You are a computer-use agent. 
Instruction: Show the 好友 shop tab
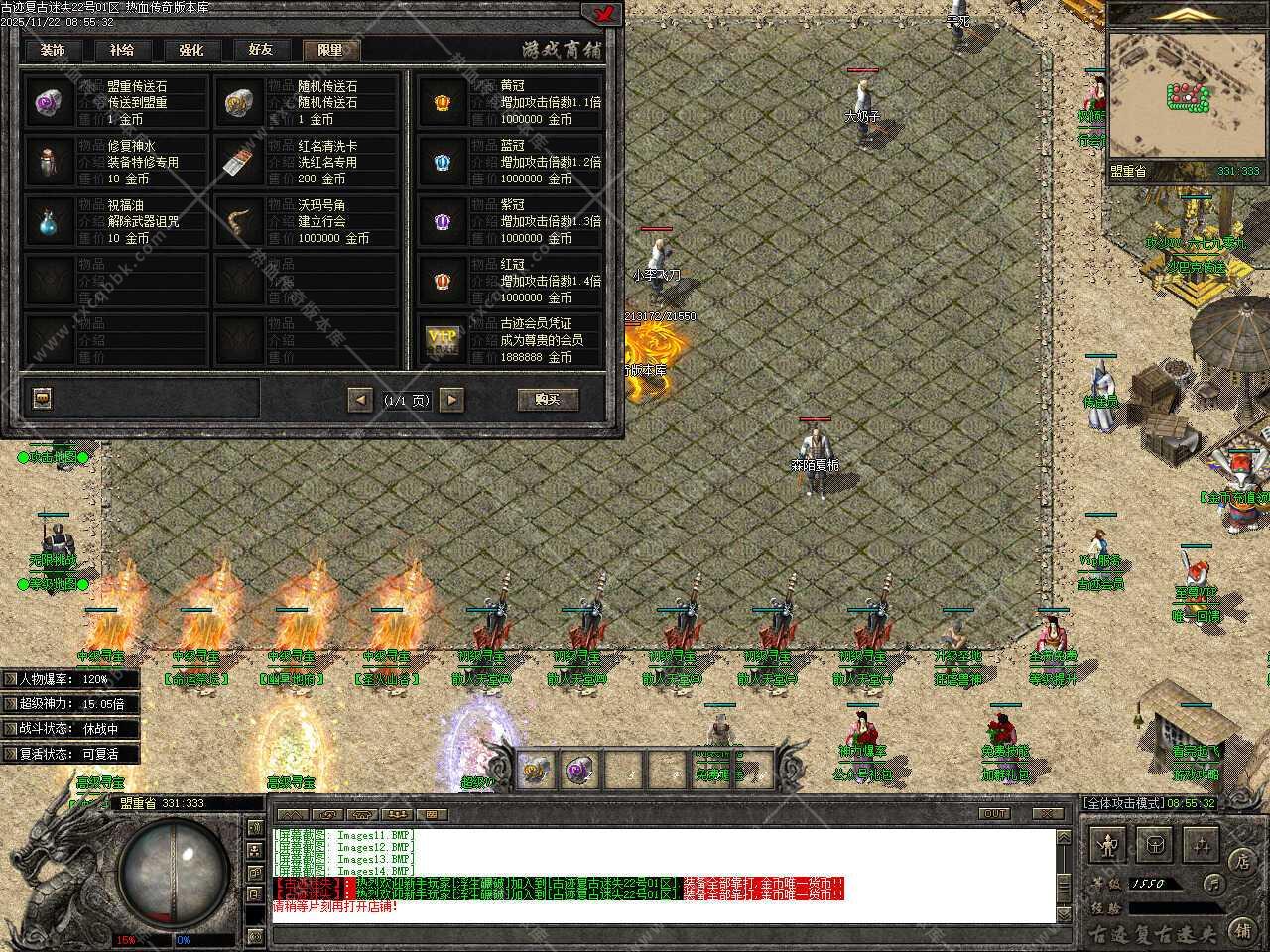[x=260, y=50]
